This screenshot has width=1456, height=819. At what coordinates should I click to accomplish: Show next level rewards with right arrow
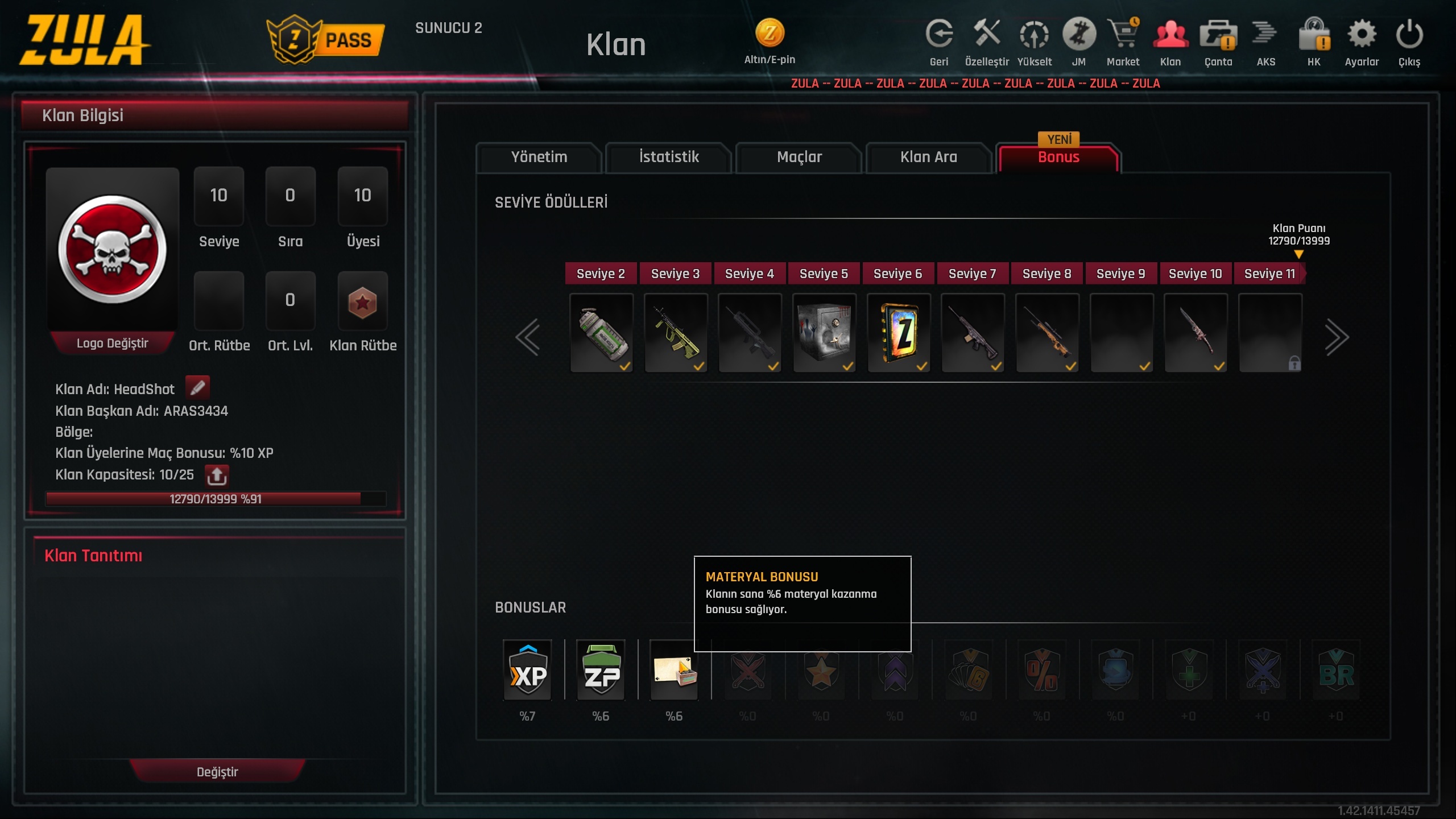tap(1337, 337)
